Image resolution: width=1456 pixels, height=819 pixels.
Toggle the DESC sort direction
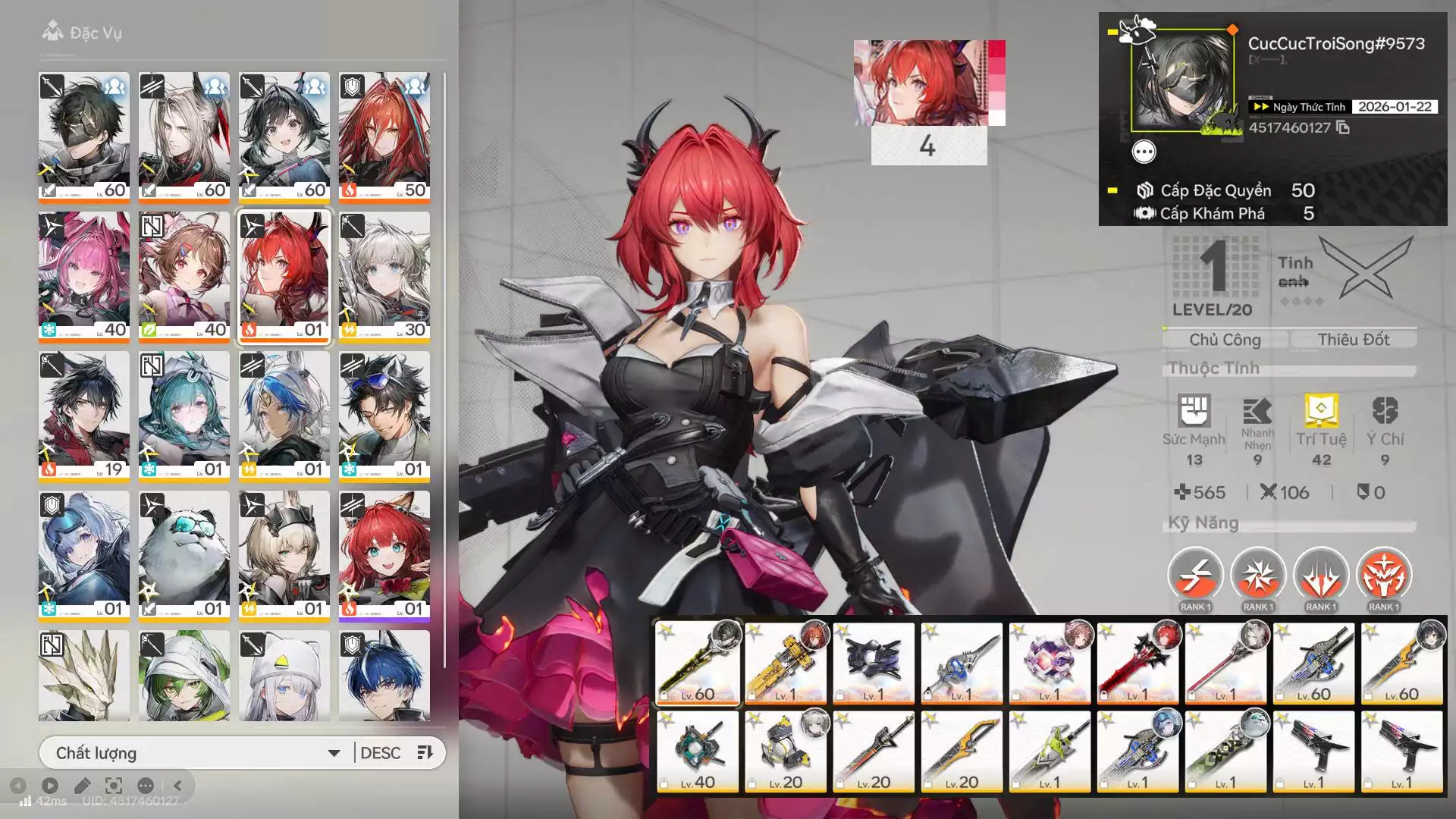click(x=380, y=752)
